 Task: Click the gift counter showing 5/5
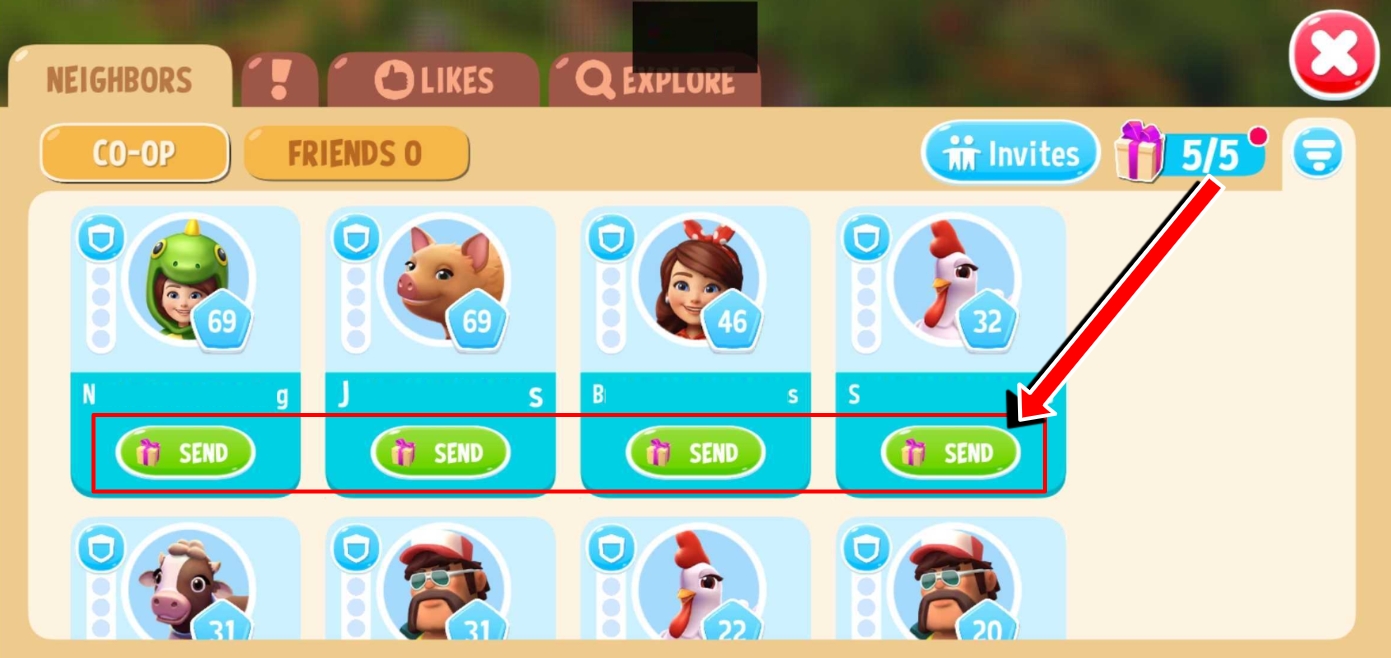pos(1190,155)
